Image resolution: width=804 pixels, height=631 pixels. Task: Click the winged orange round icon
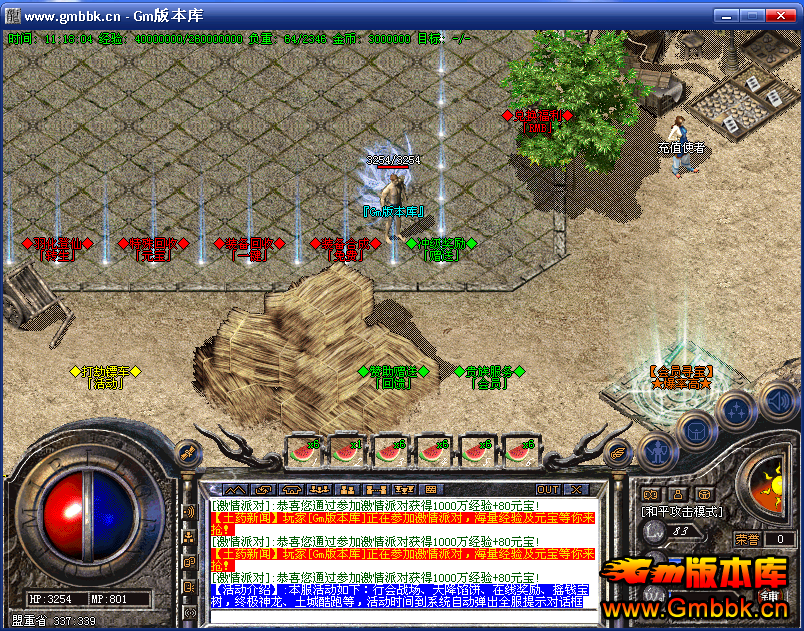pyautogui.click(x=619, y=453)
